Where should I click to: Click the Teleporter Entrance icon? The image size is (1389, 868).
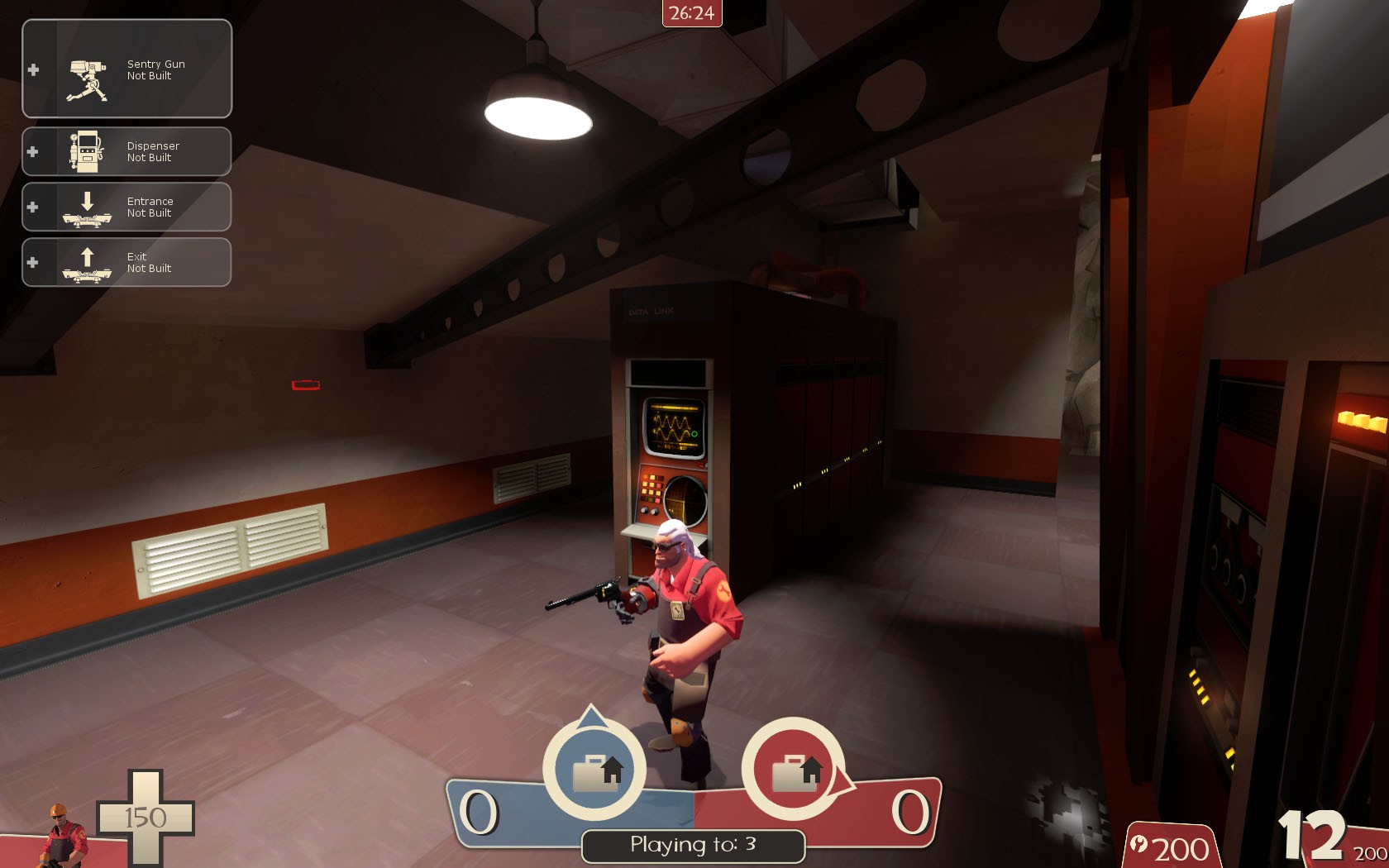point(86,207)
